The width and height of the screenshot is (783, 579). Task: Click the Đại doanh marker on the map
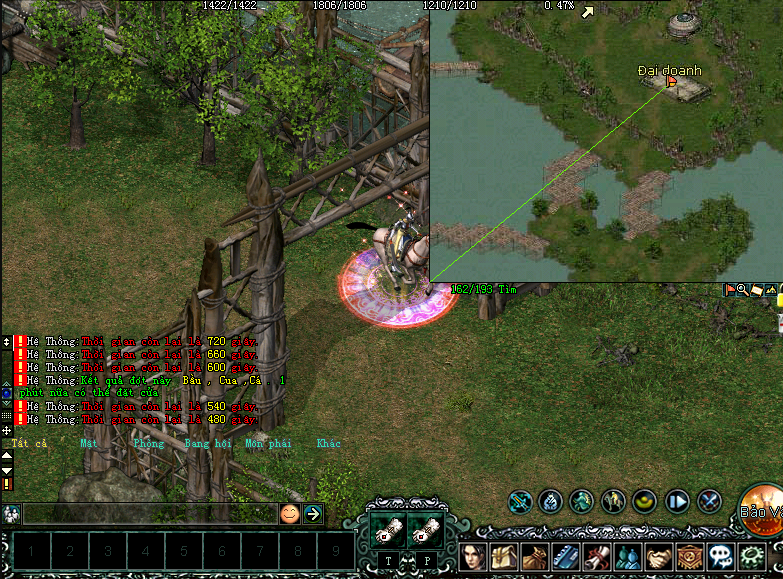click(x=671, y=86)
